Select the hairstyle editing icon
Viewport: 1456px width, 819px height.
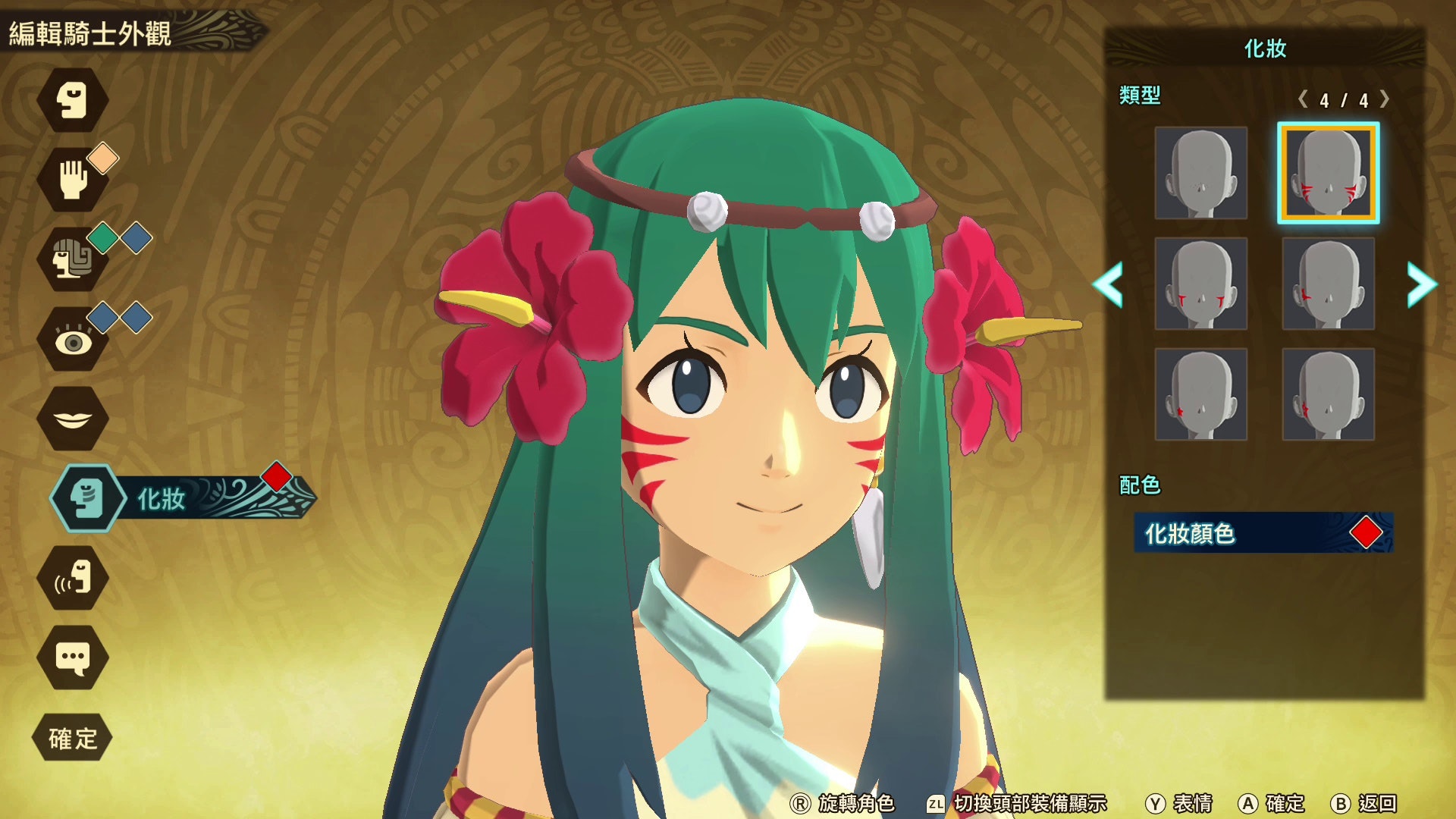pos(74,262)
